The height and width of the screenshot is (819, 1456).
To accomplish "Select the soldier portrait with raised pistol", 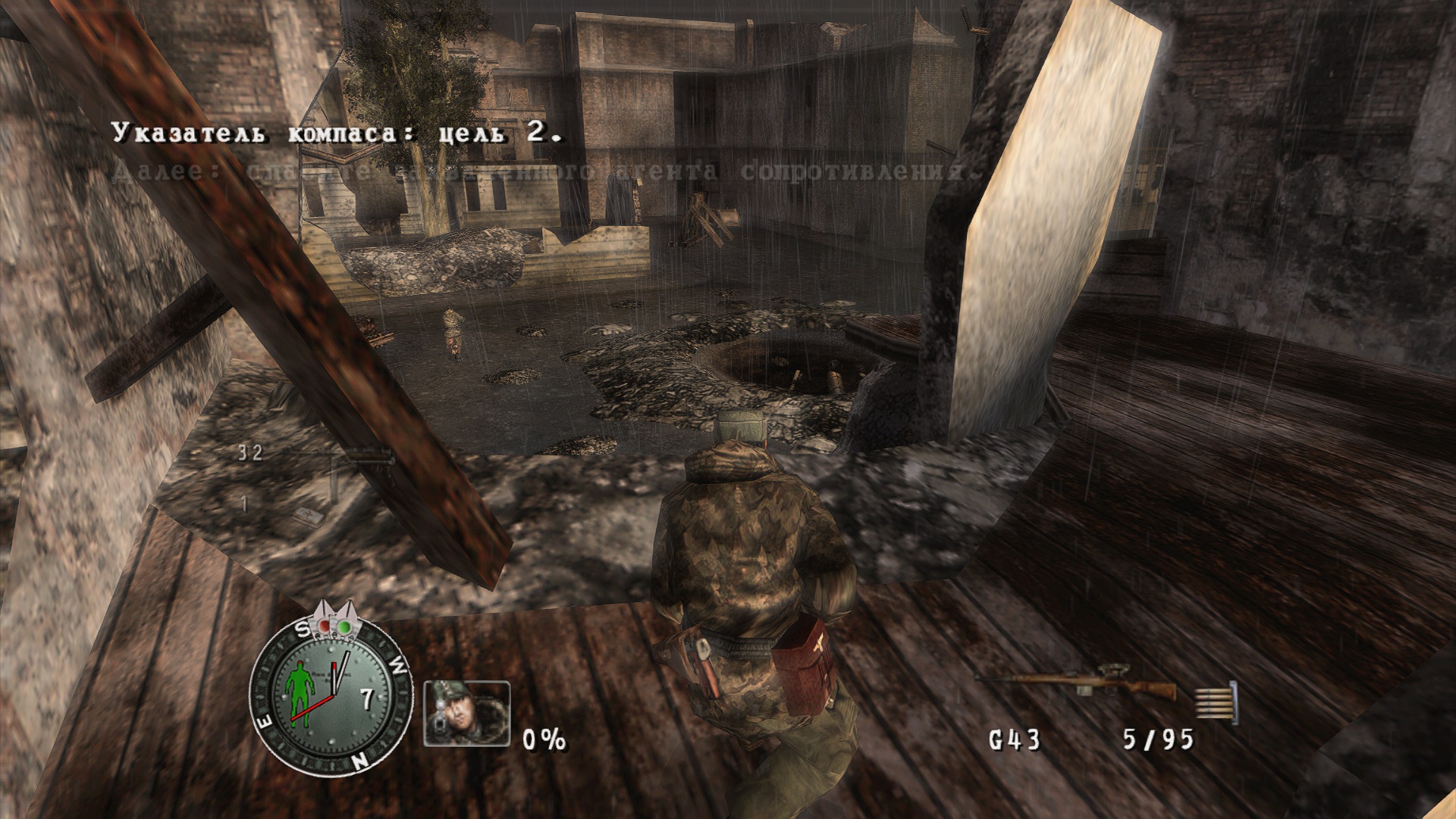I will 466,713.
